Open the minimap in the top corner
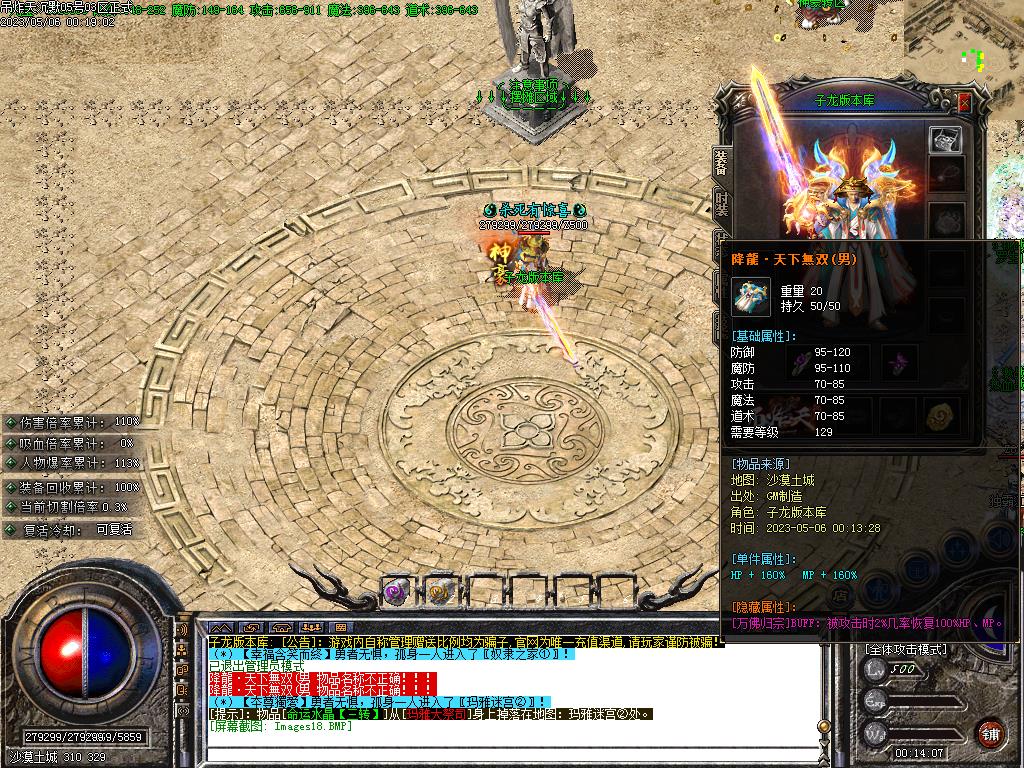This screenshot has height=768, width=1024. pos(963,45)
